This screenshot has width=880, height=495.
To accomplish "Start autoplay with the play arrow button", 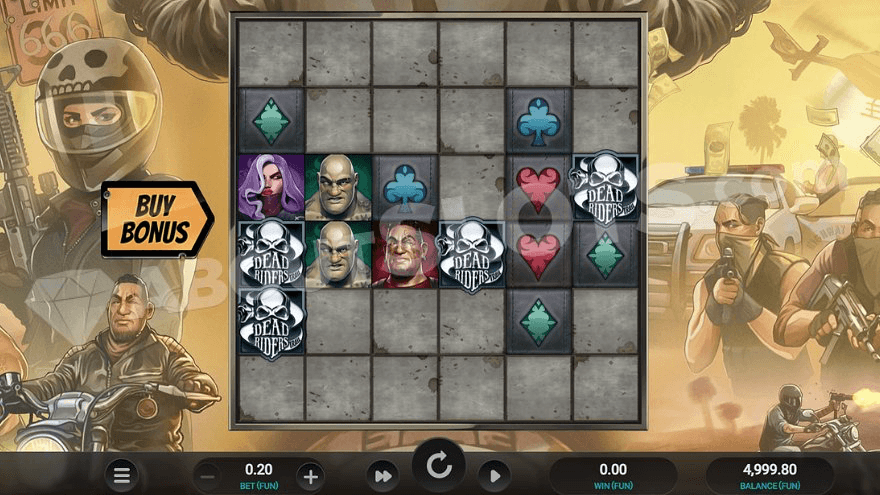I will pyautogui.click(x=495, y=476).
